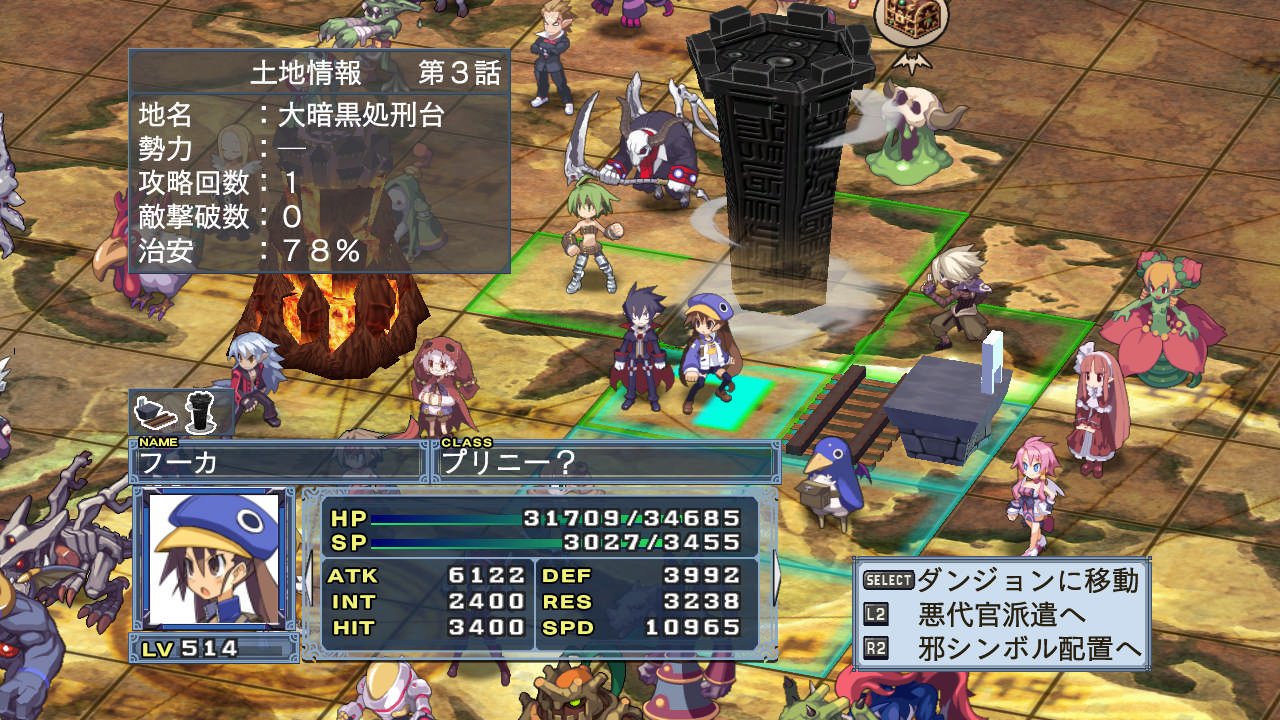Viewport: 1280px width, 720px height.
Task: Select the anvil-on-rails symbol icon
Action: [x=158, y=412]
